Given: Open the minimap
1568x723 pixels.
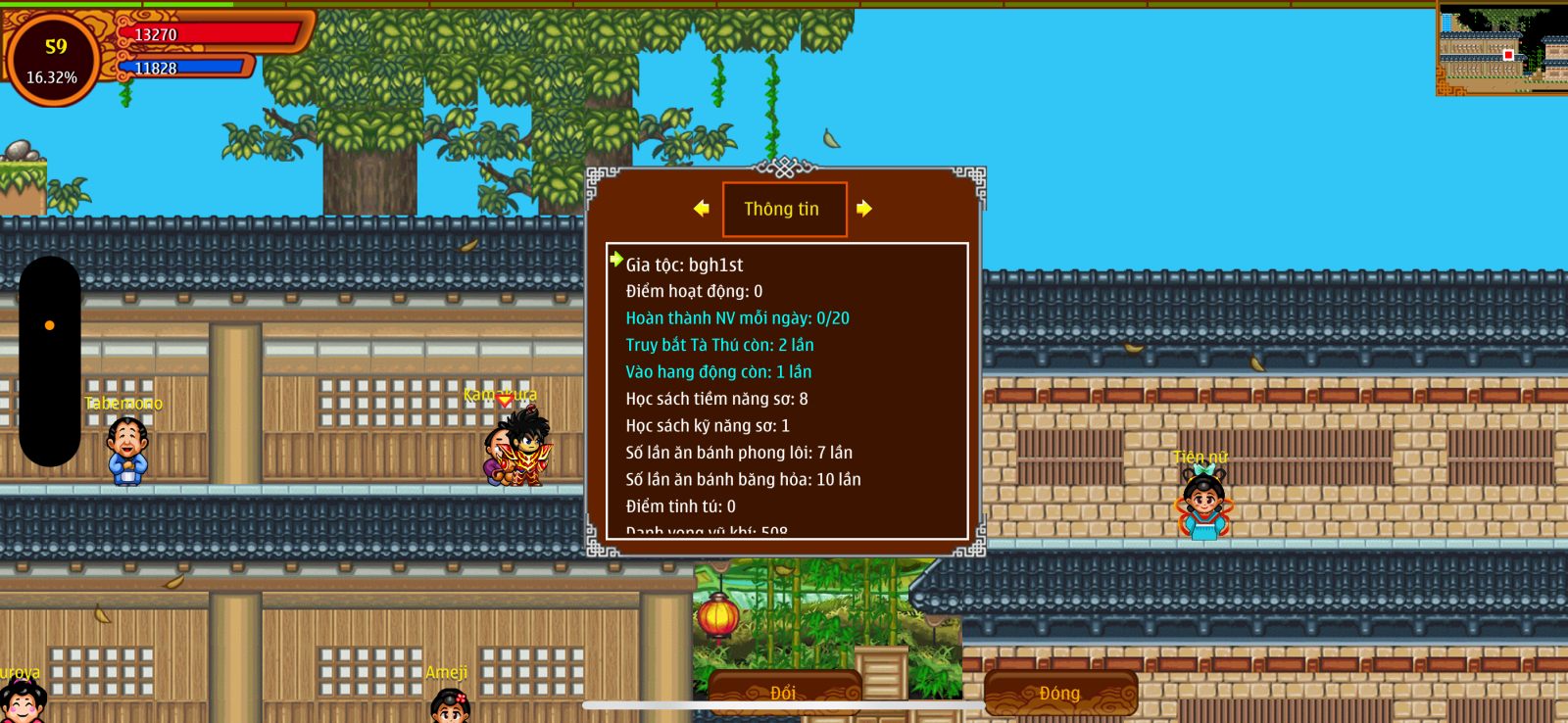Looking at the screenshot, I should 1502,47.
